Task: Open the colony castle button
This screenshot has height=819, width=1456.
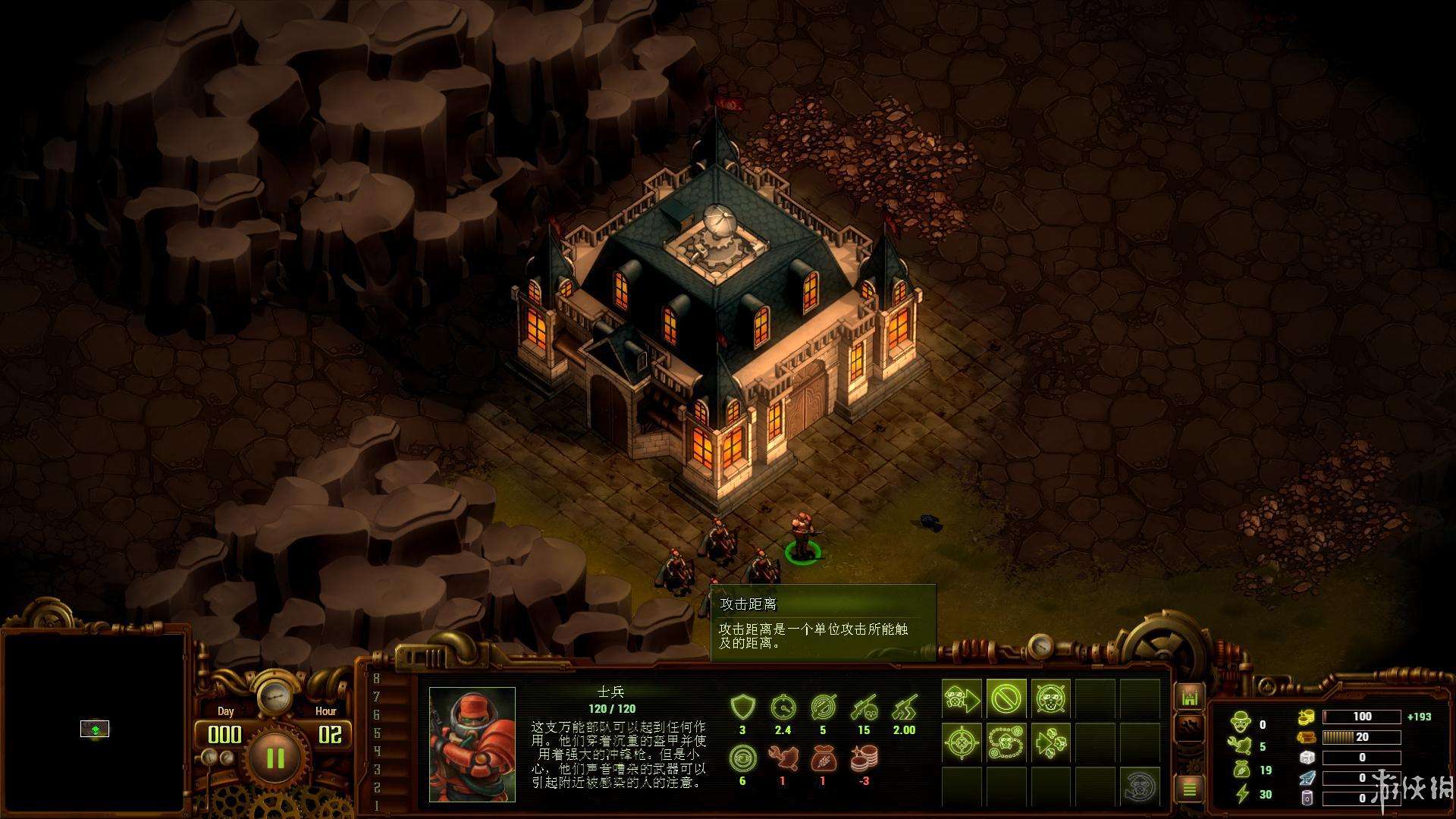Action: [x=1189, y=697]
